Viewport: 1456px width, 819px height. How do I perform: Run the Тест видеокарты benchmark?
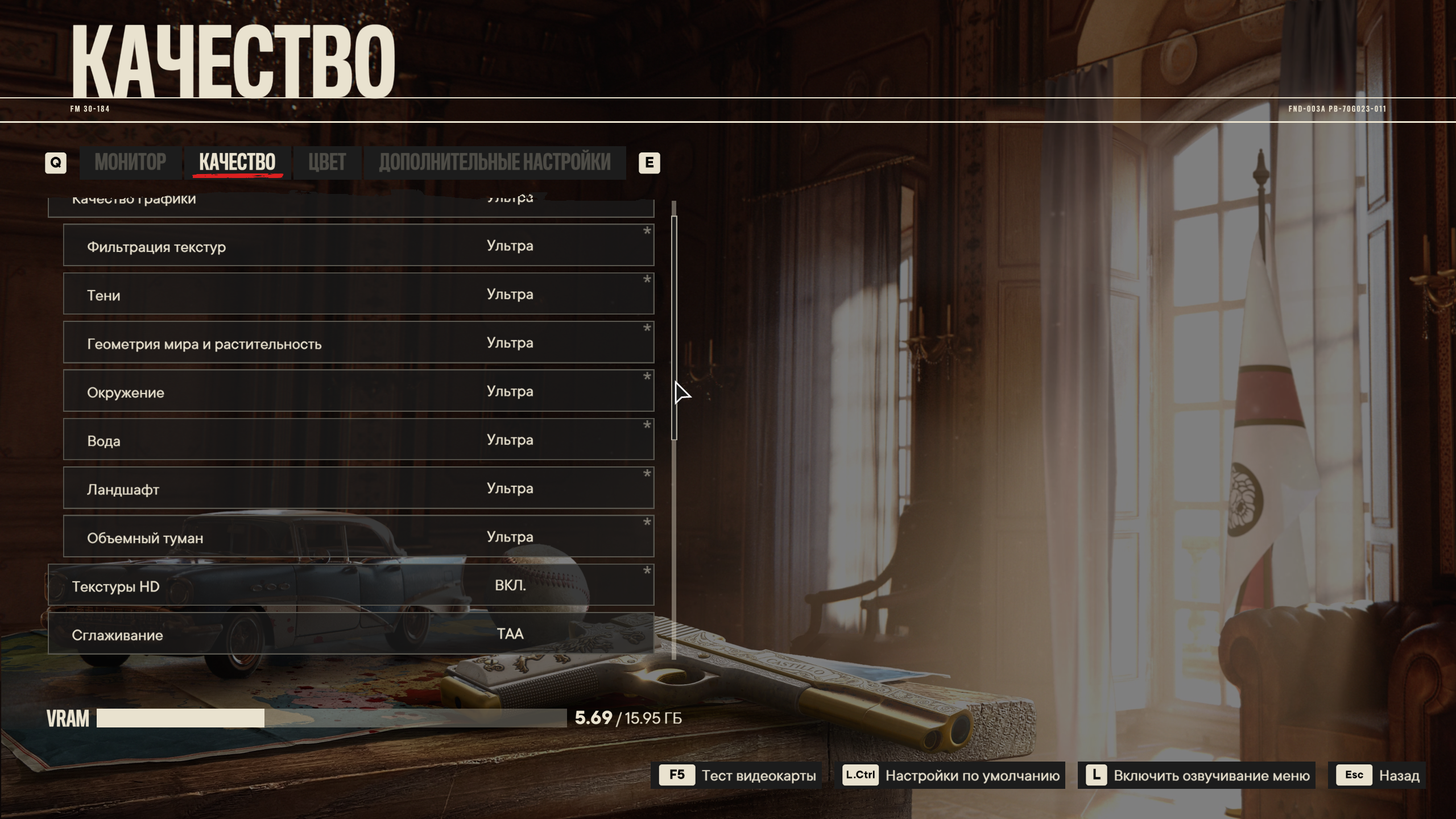pyautogui.click(x=737, y=775)
